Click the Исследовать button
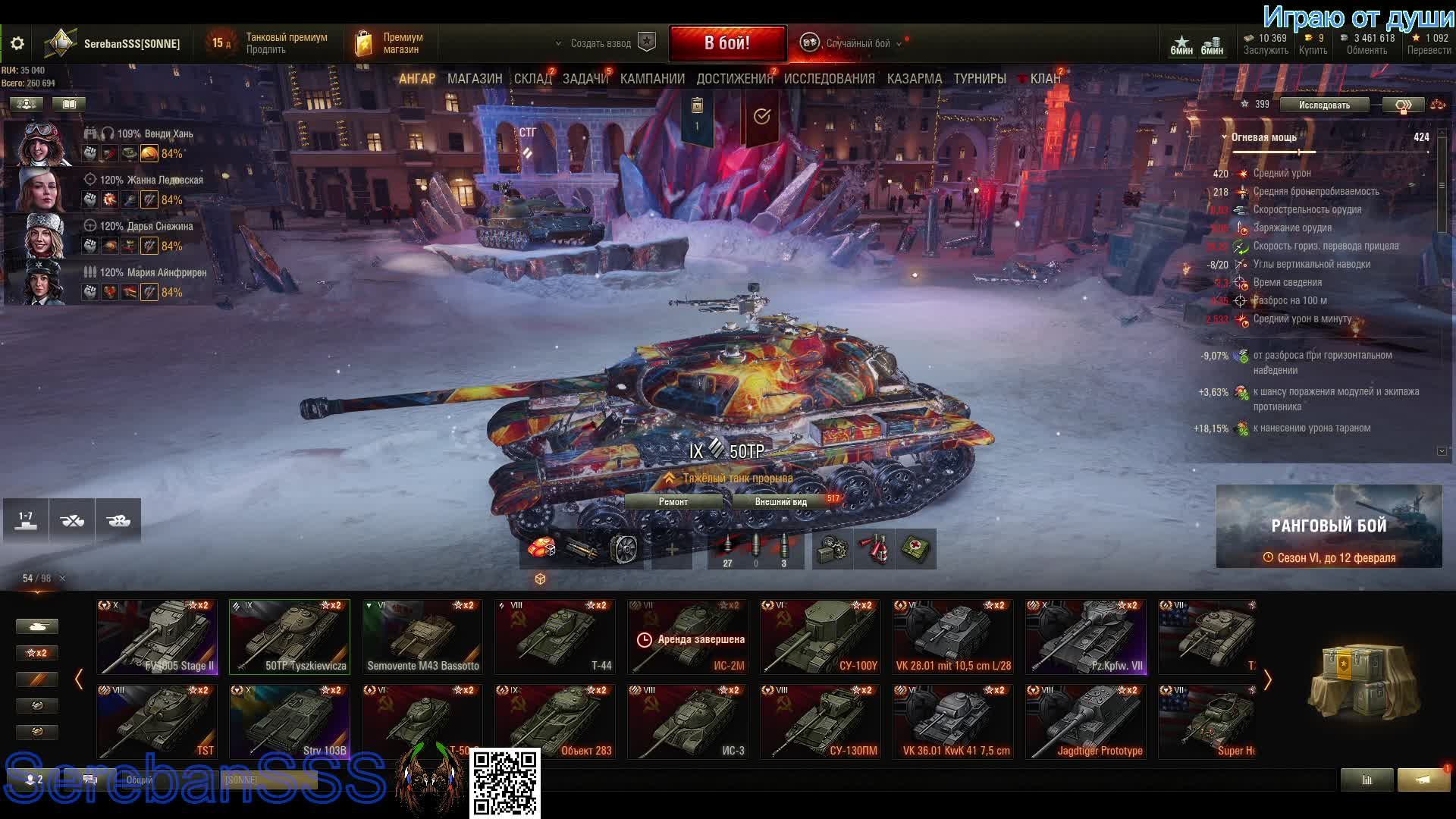Image resolution: width=1456 pixels, height=819 pixels. pyautogui.click(x=1324, y=105)
